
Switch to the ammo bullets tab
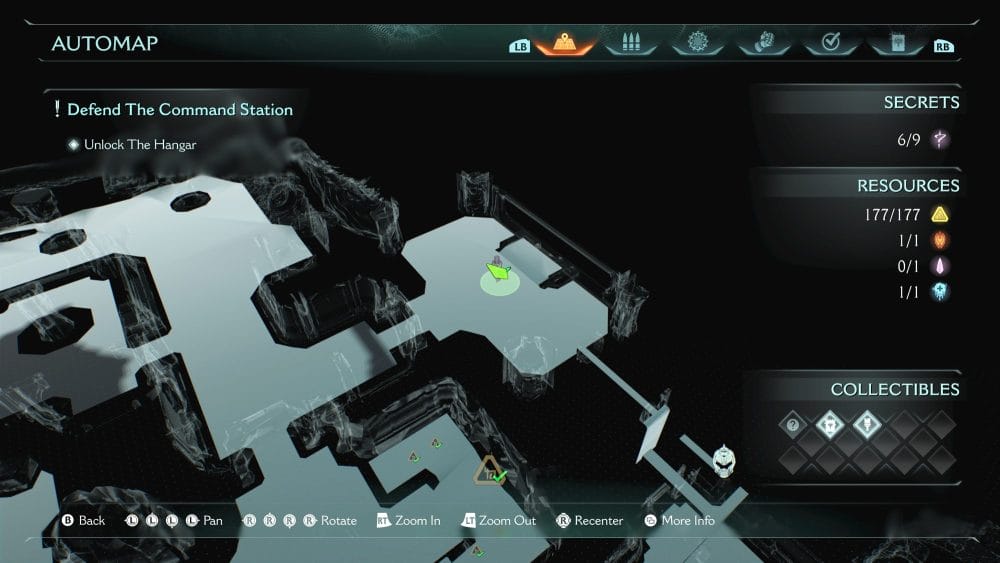[631, 43]
